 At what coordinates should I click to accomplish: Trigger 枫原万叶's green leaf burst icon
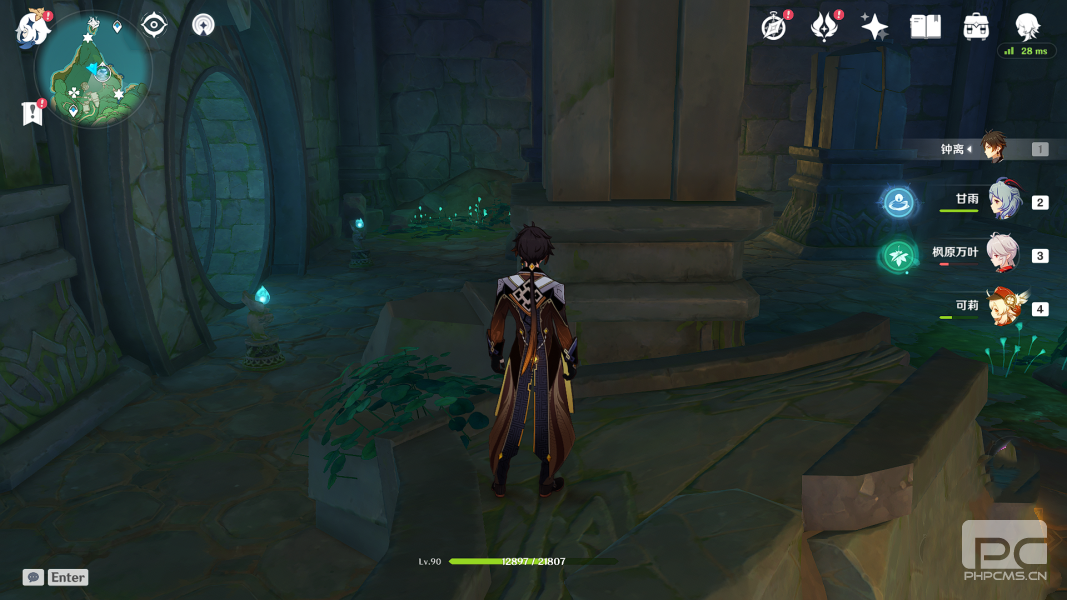(x=897, y=256)
